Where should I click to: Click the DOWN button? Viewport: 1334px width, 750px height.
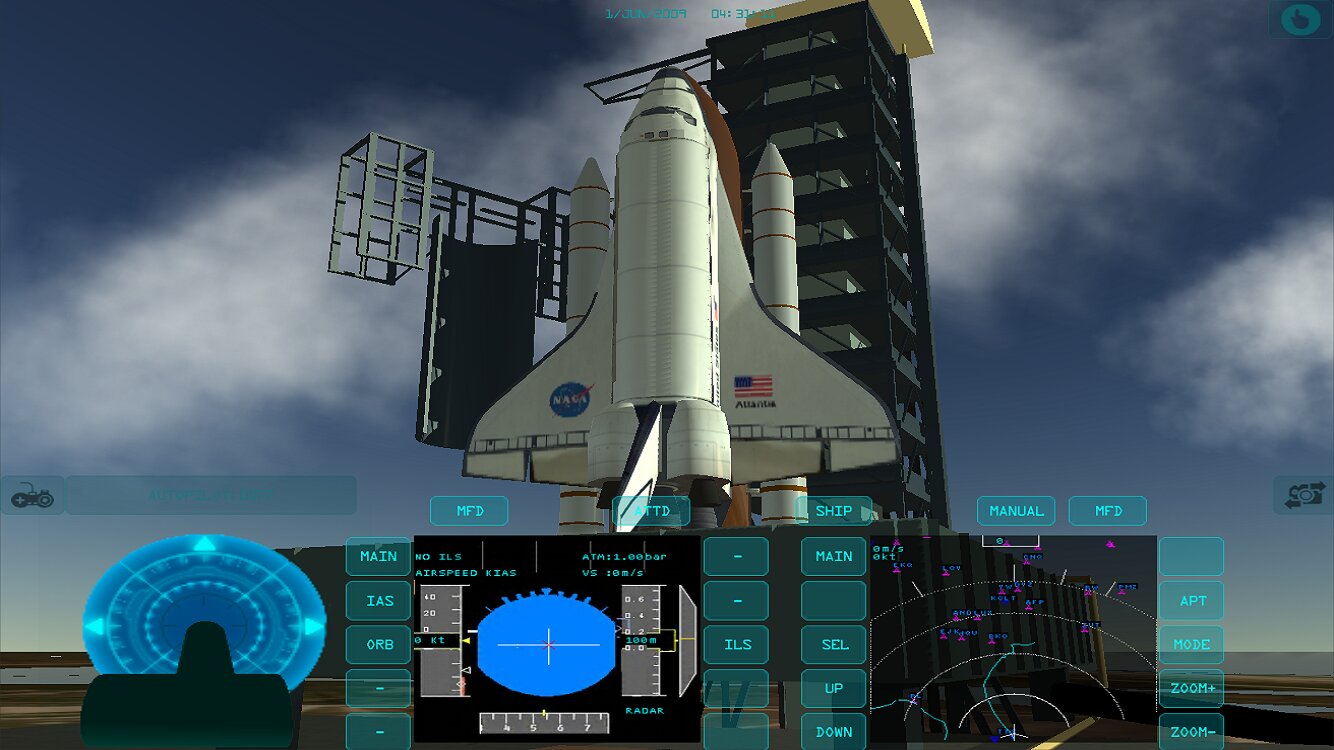click(833, 732)
